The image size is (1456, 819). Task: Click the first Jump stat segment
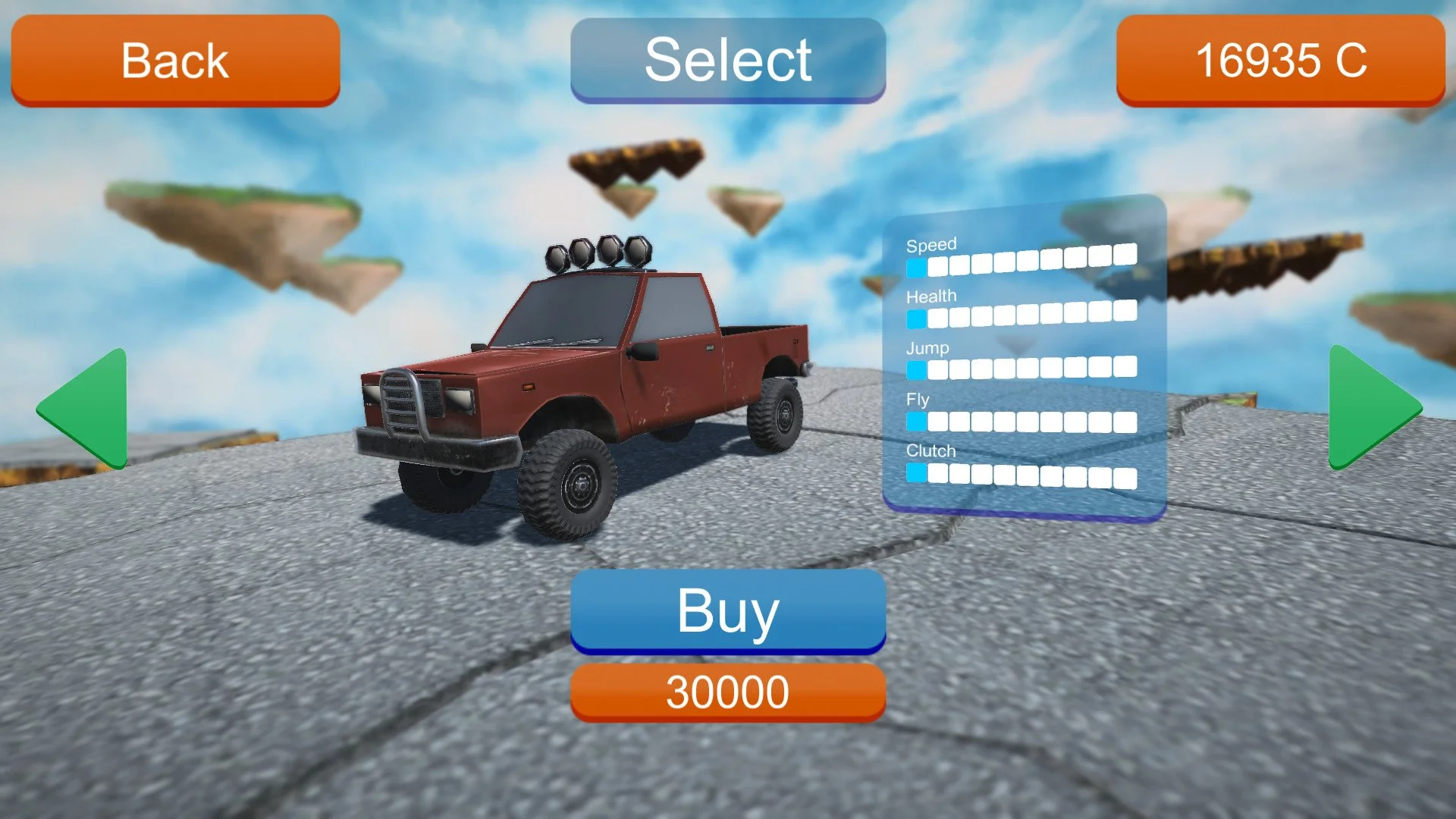tap(917, 368)
